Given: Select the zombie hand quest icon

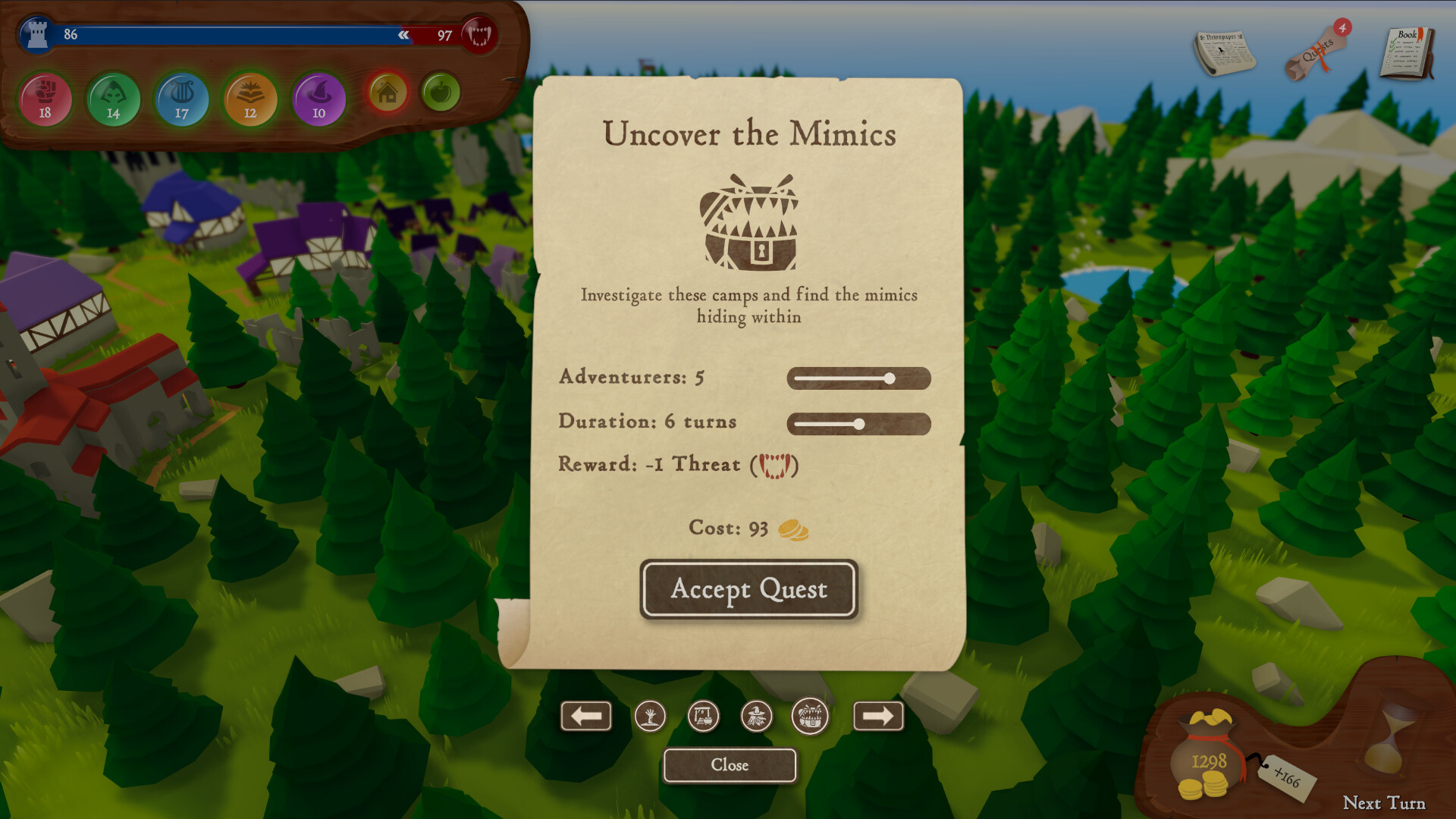Looking at the screenshot, I should point(650,716).
